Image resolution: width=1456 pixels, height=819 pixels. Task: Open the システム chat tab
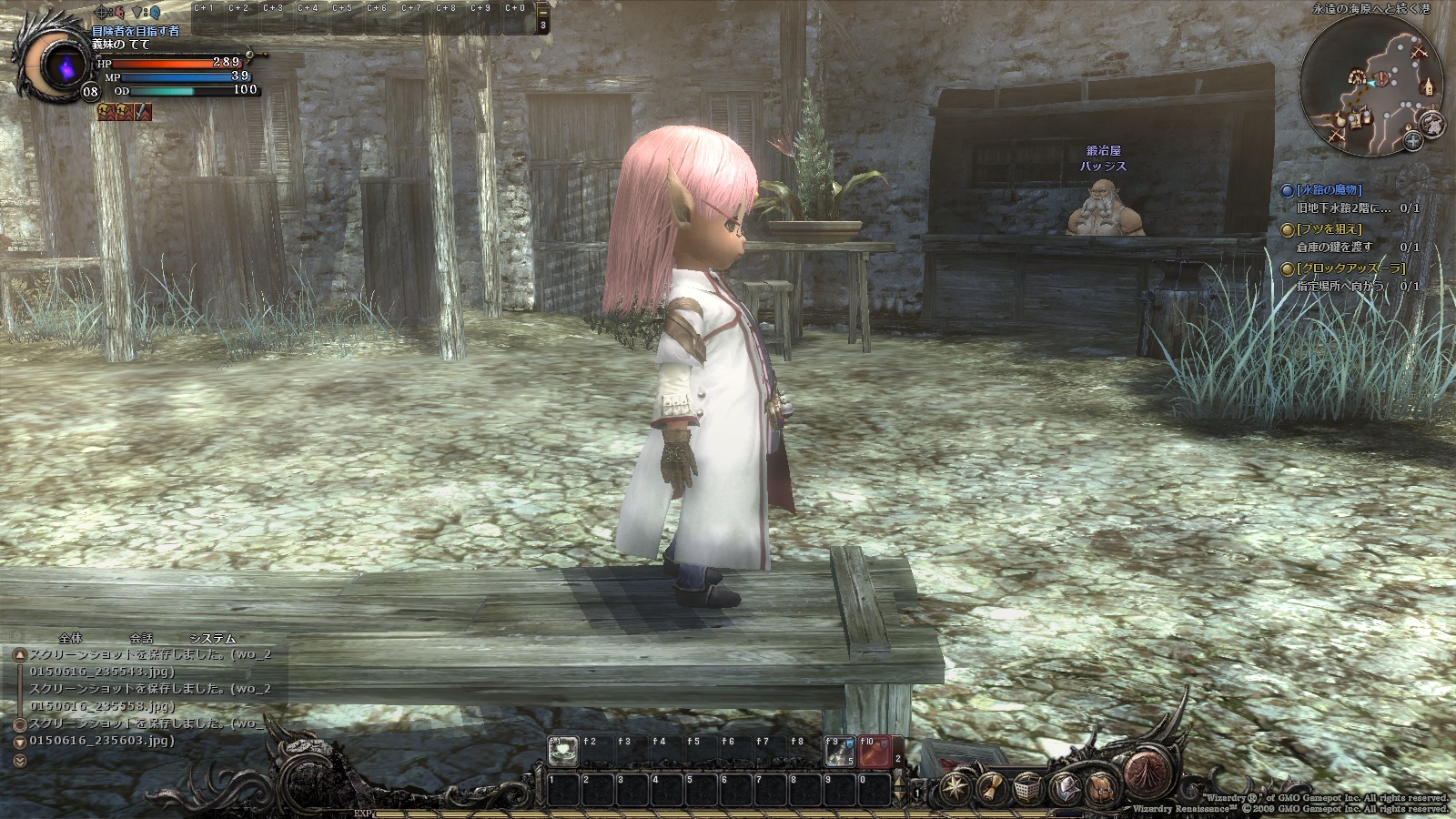pyautogui.click(x=212, y=639)
